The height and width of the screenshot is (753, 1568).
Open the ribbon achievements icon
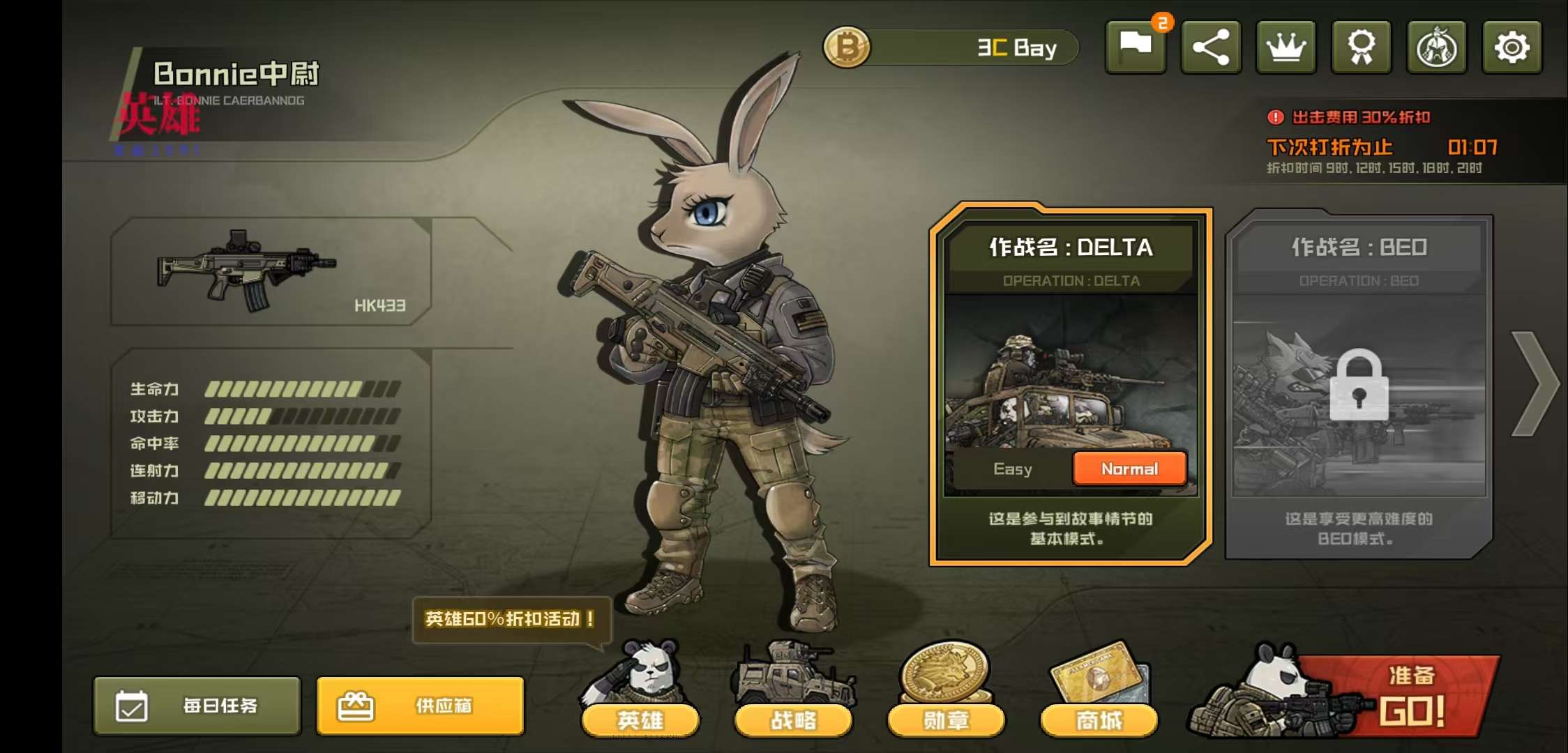point(1362,47)
